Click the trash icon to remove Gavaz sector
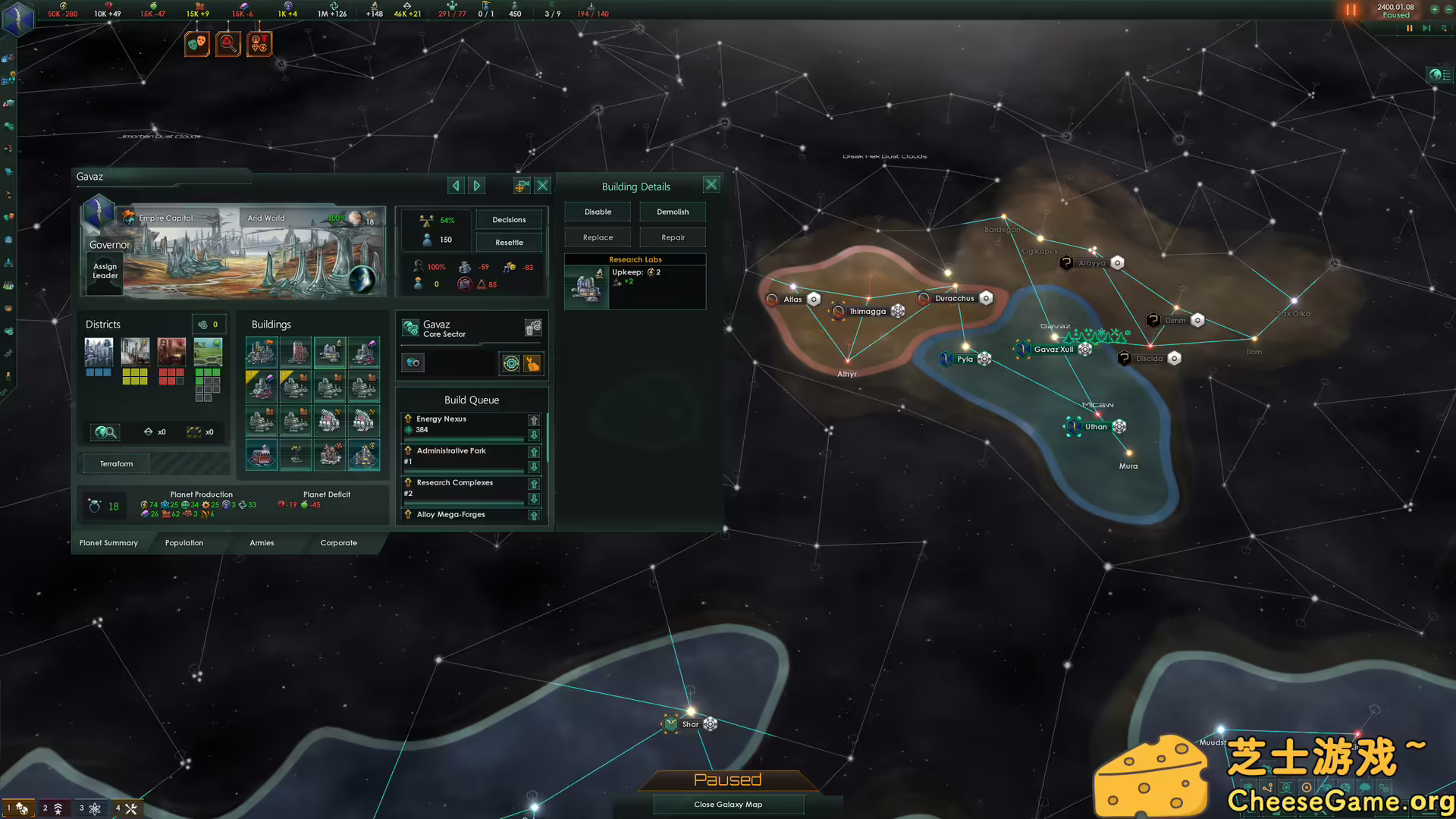This screenshot has width=1456, height=819. coord(532,328)
